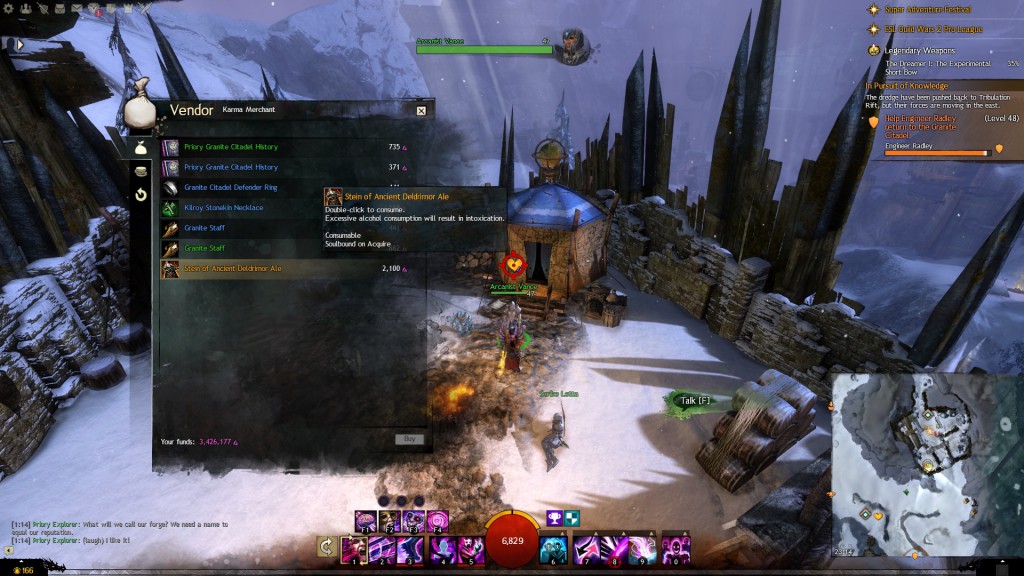The image size is (1024, 576).
Task: Trigger the F4 spiral shatter skill
Action: tap(438, 521)
